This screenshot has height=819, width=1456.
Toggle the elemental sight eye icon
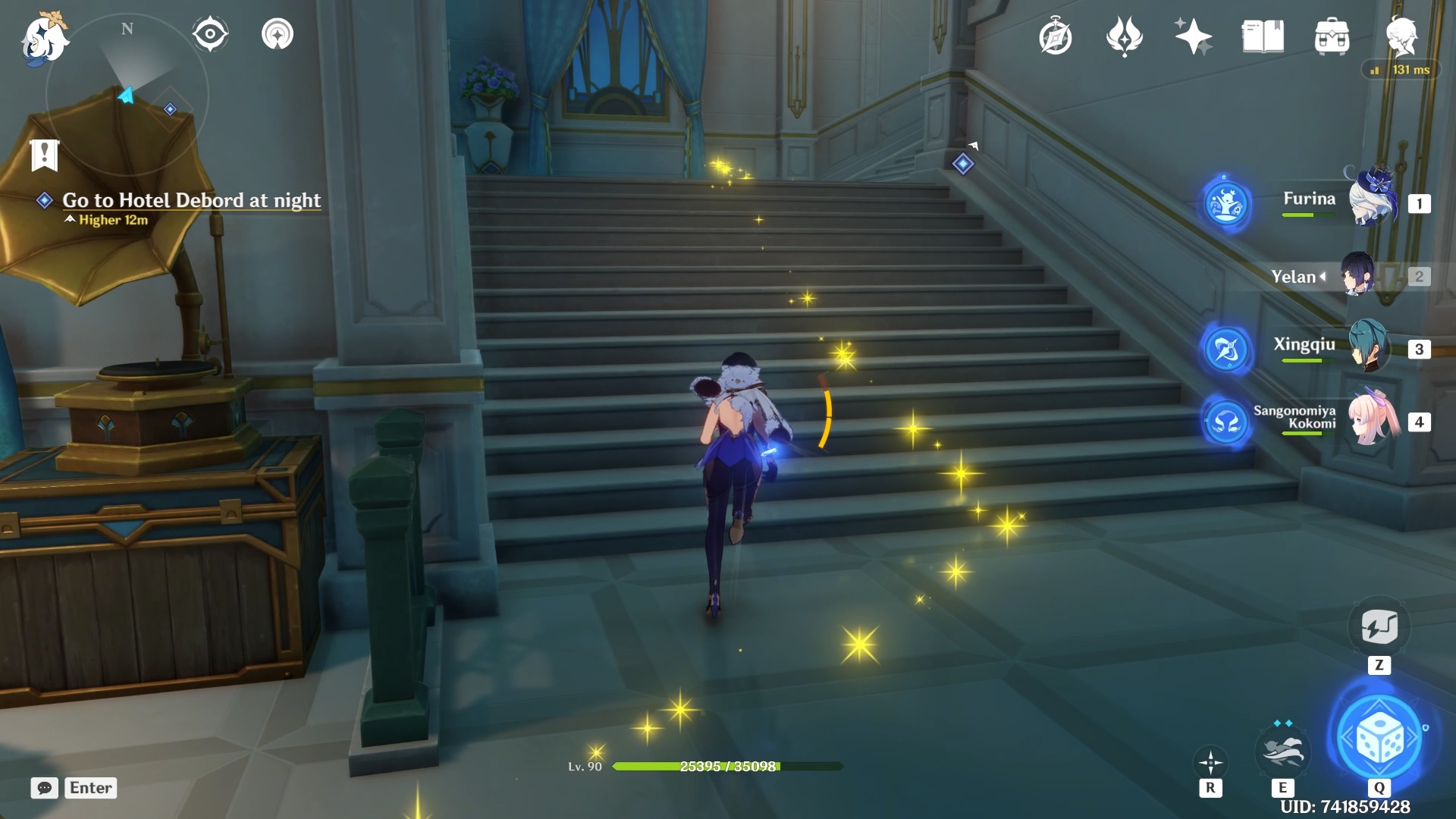[210, 34]
